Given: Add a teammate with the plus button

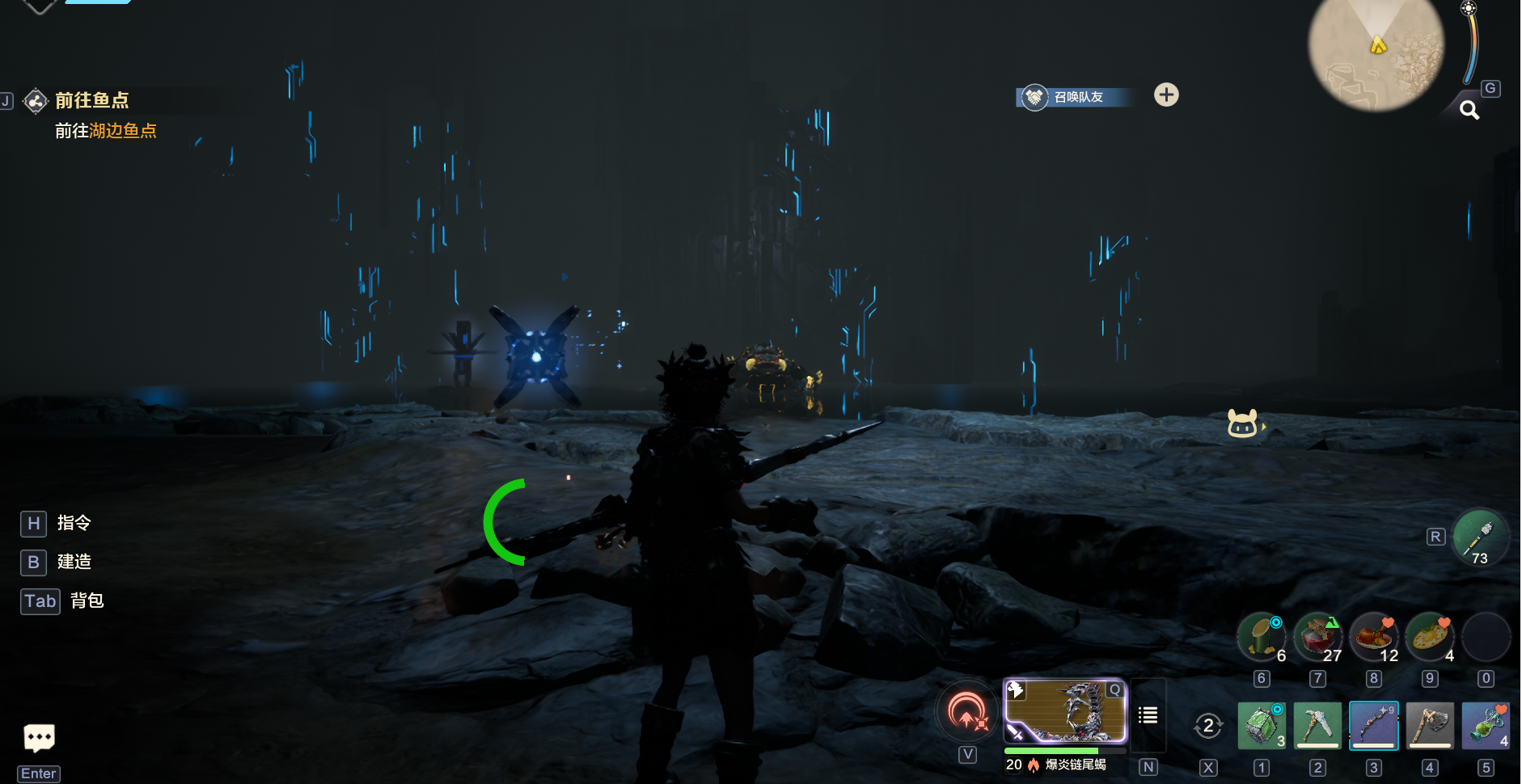Looking at the screenshot, I should point(1166,95).
